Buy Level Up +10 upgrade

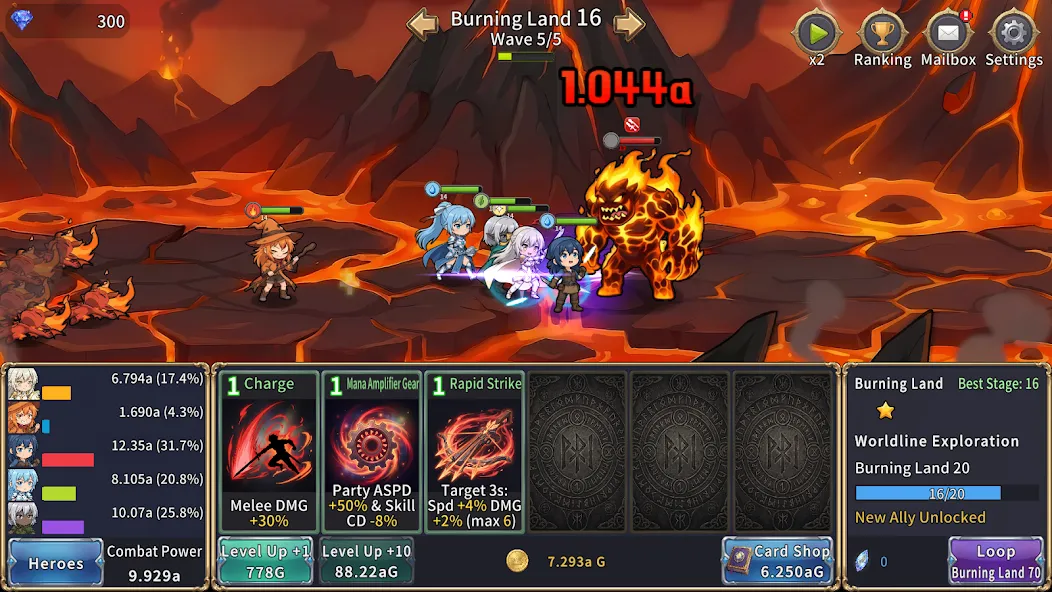[x=366, y=561]
